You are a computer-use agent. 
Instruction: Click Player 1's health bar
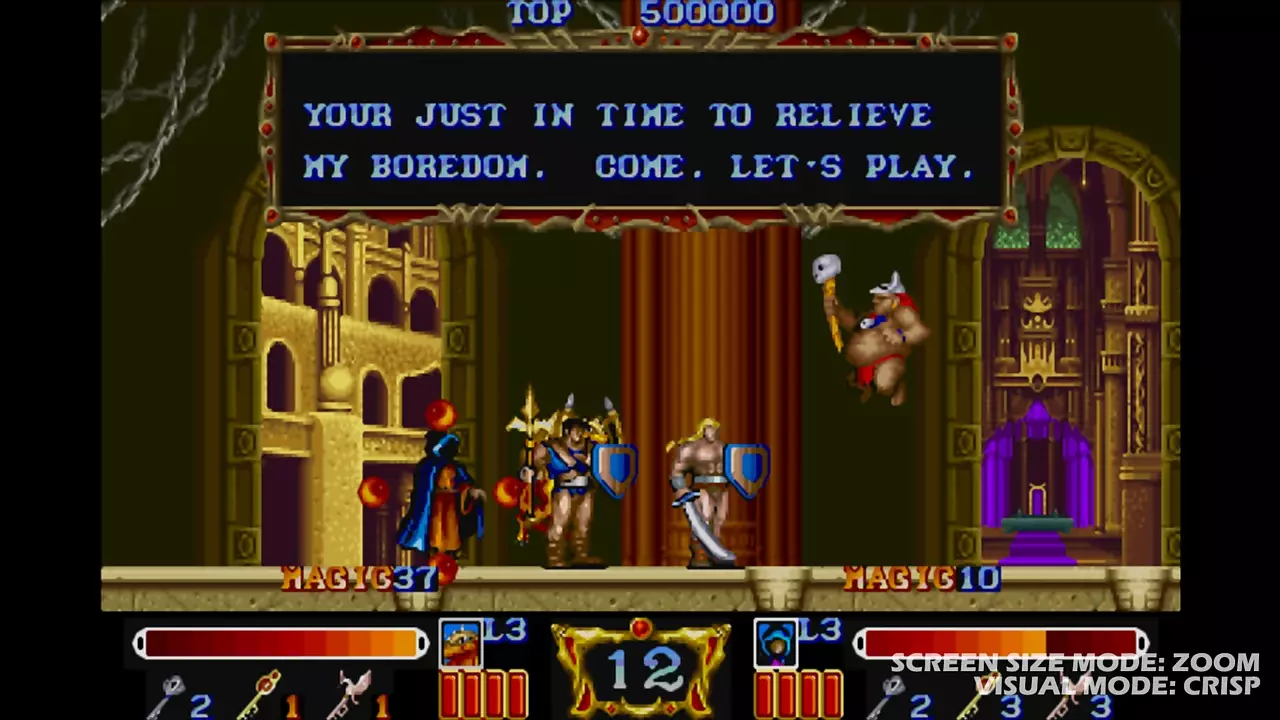280,643
